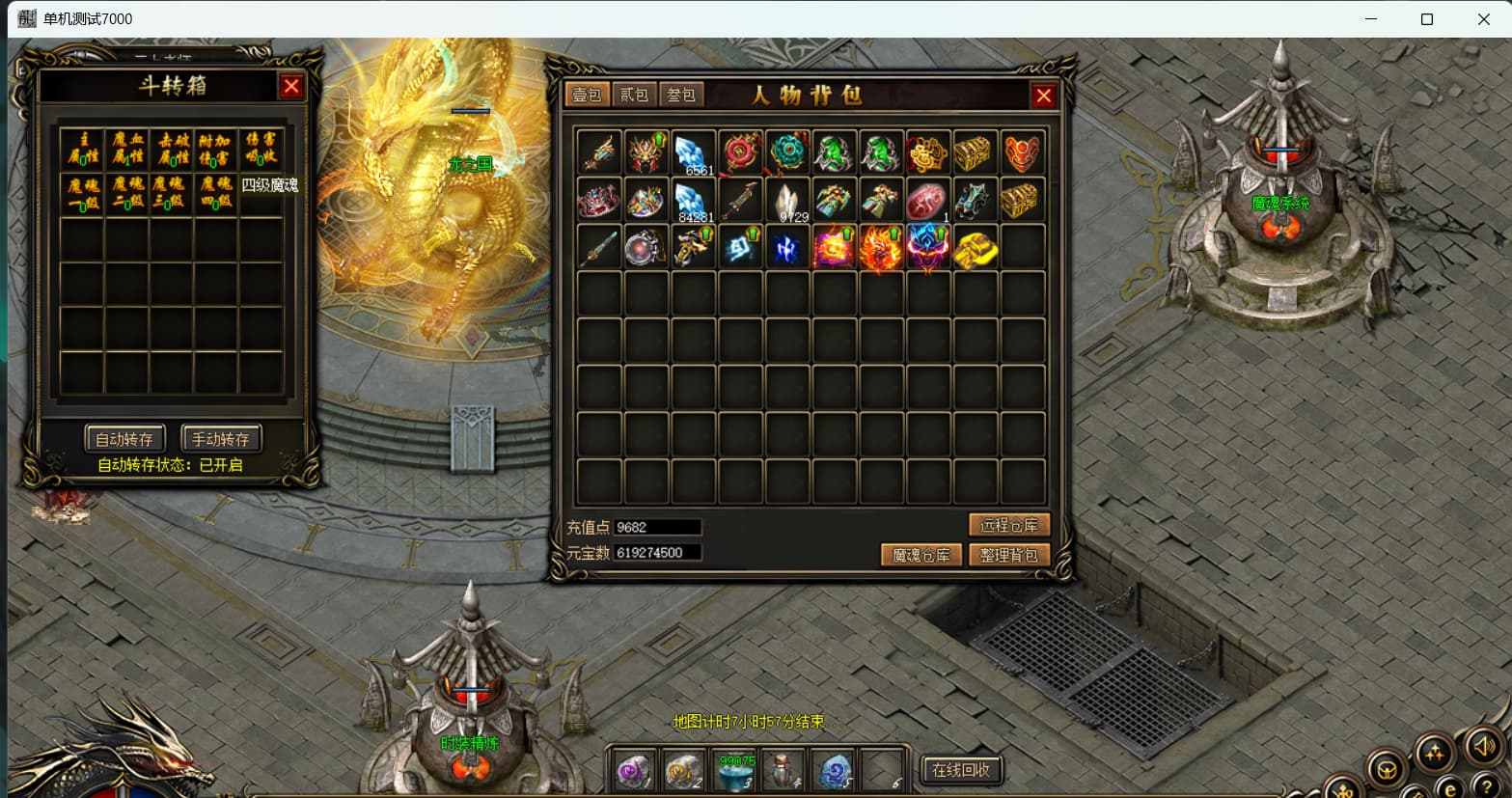Switch to the 叁包 bag tab
1512x798 pixels.
681,95
